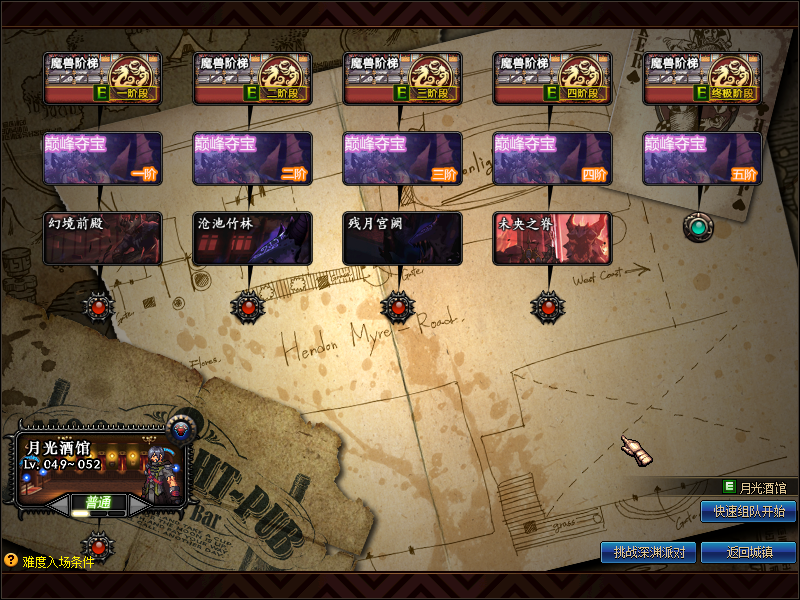This screenshot has height=600, width=800.
Task: Start 挑战深渊派对 challenge
Action: [648, 552]
